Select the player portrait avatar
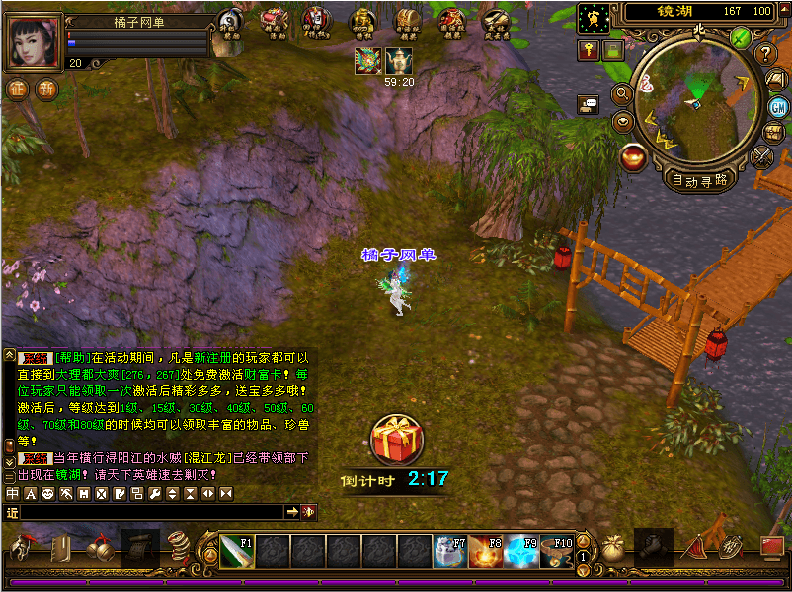792x592 pixels. tap(33, 43)
